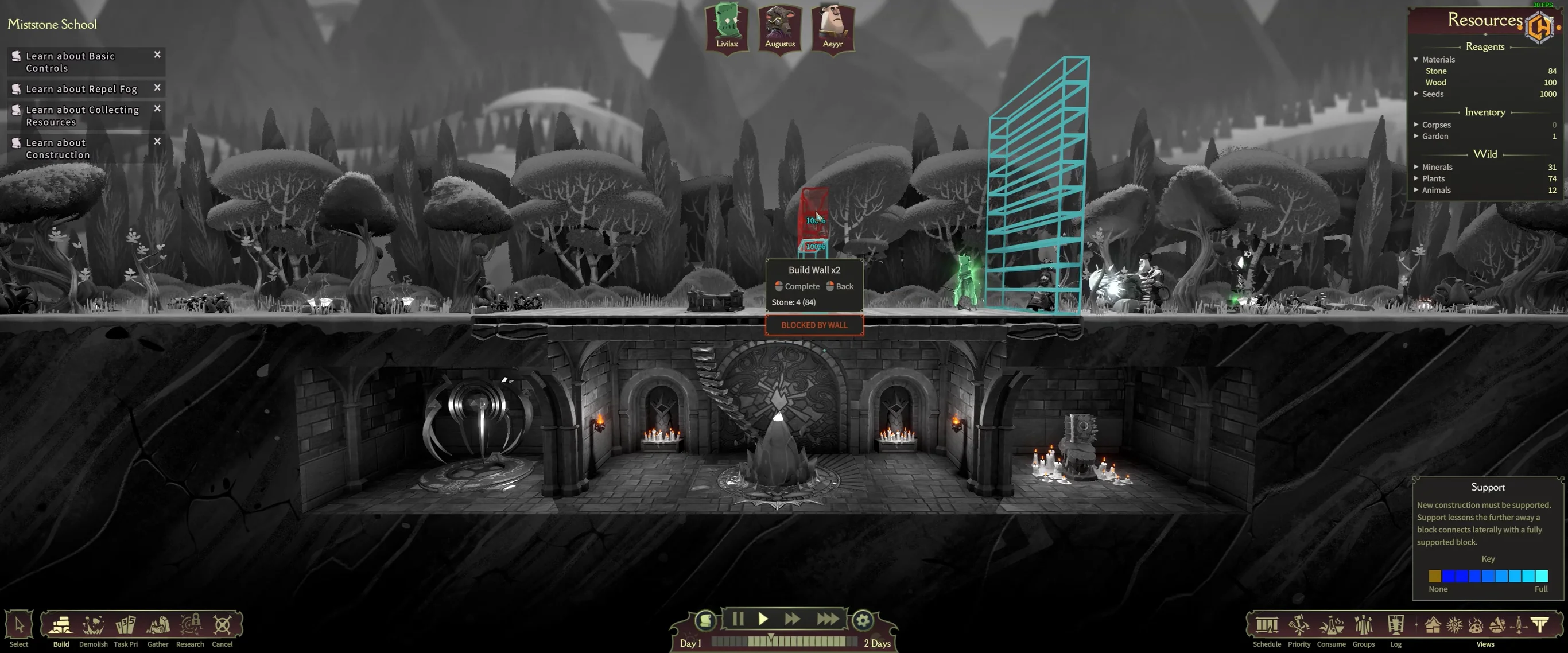
Task: Set game speed to normal play
Action: point(763,619)
